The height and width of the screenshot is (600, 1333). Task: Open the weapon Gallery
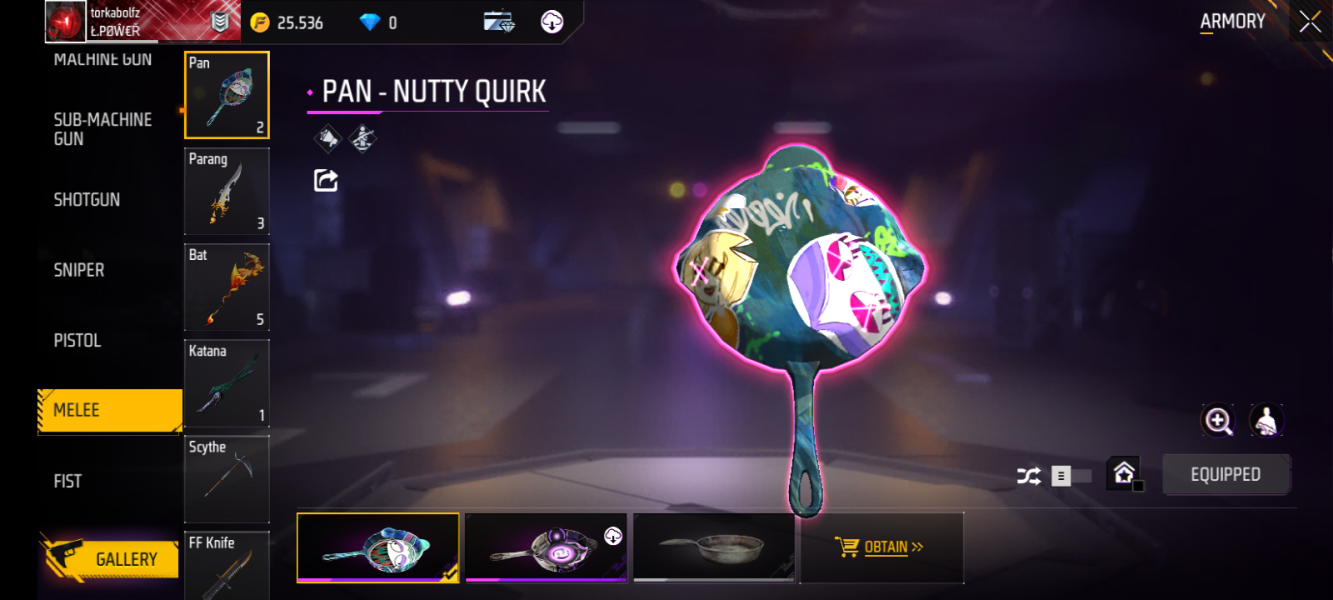pyautogui.click(x=110, y=559)
